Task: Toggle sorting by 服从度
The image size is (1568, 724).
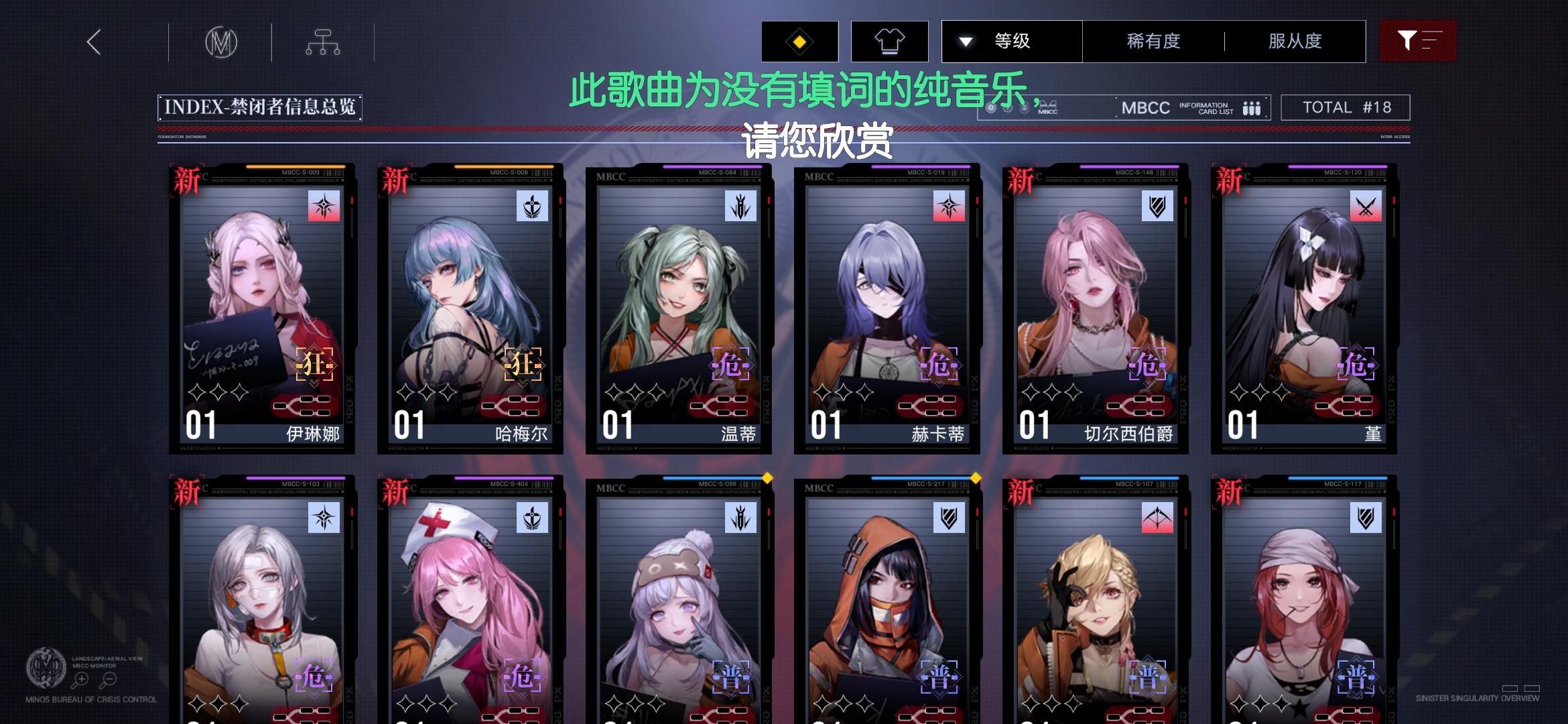Action: (1294, 42)
